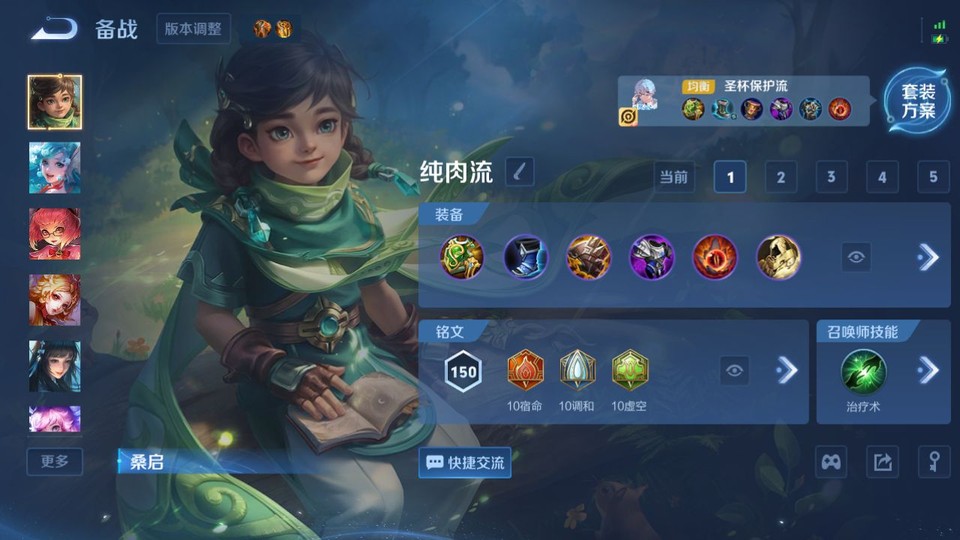Switch to the 当前 loadout tab
The image size is (960, 540).
point(674,177)
